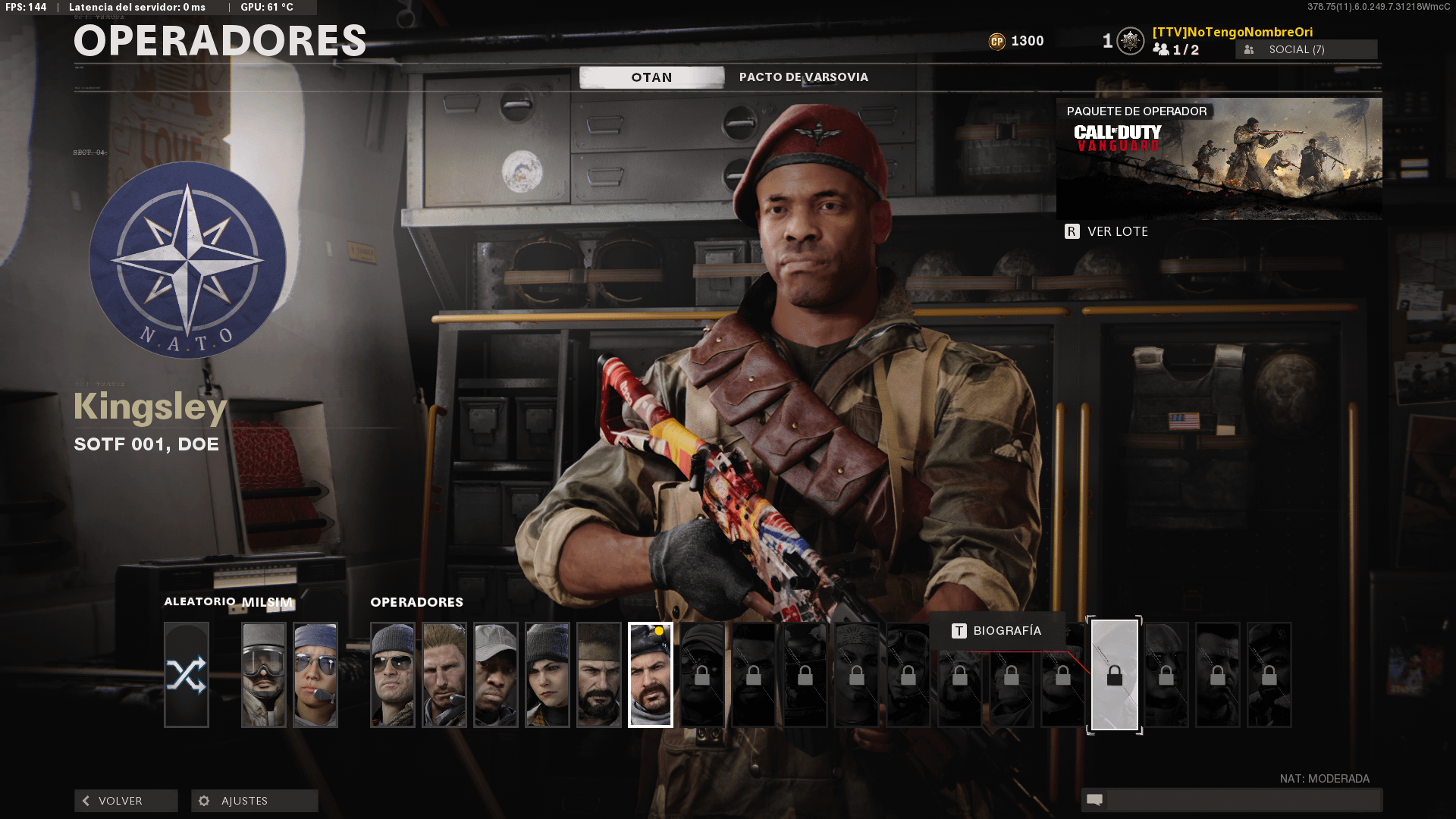The width and height of the screenshot is (1456, 819).
Task: Click the chat input box
Action: coord(1242,800)
